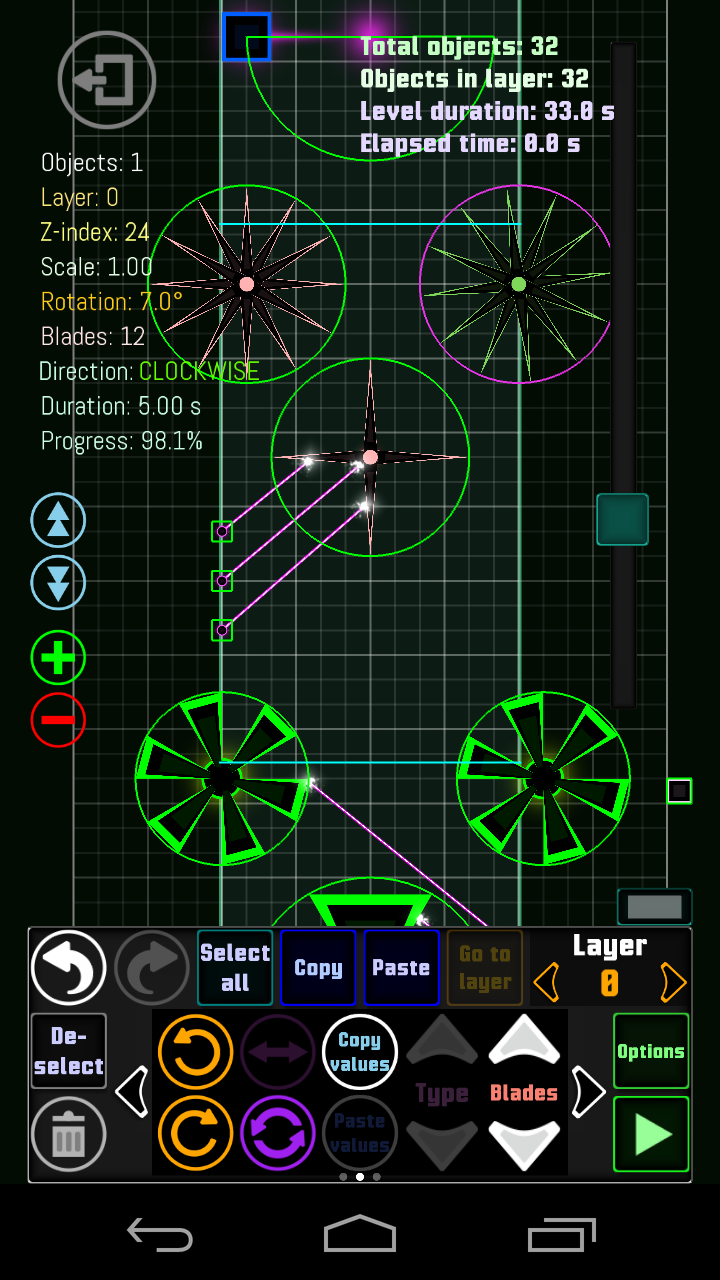Undo the last action
Viewport: 720px width, 1280px height.
point(68,968)
